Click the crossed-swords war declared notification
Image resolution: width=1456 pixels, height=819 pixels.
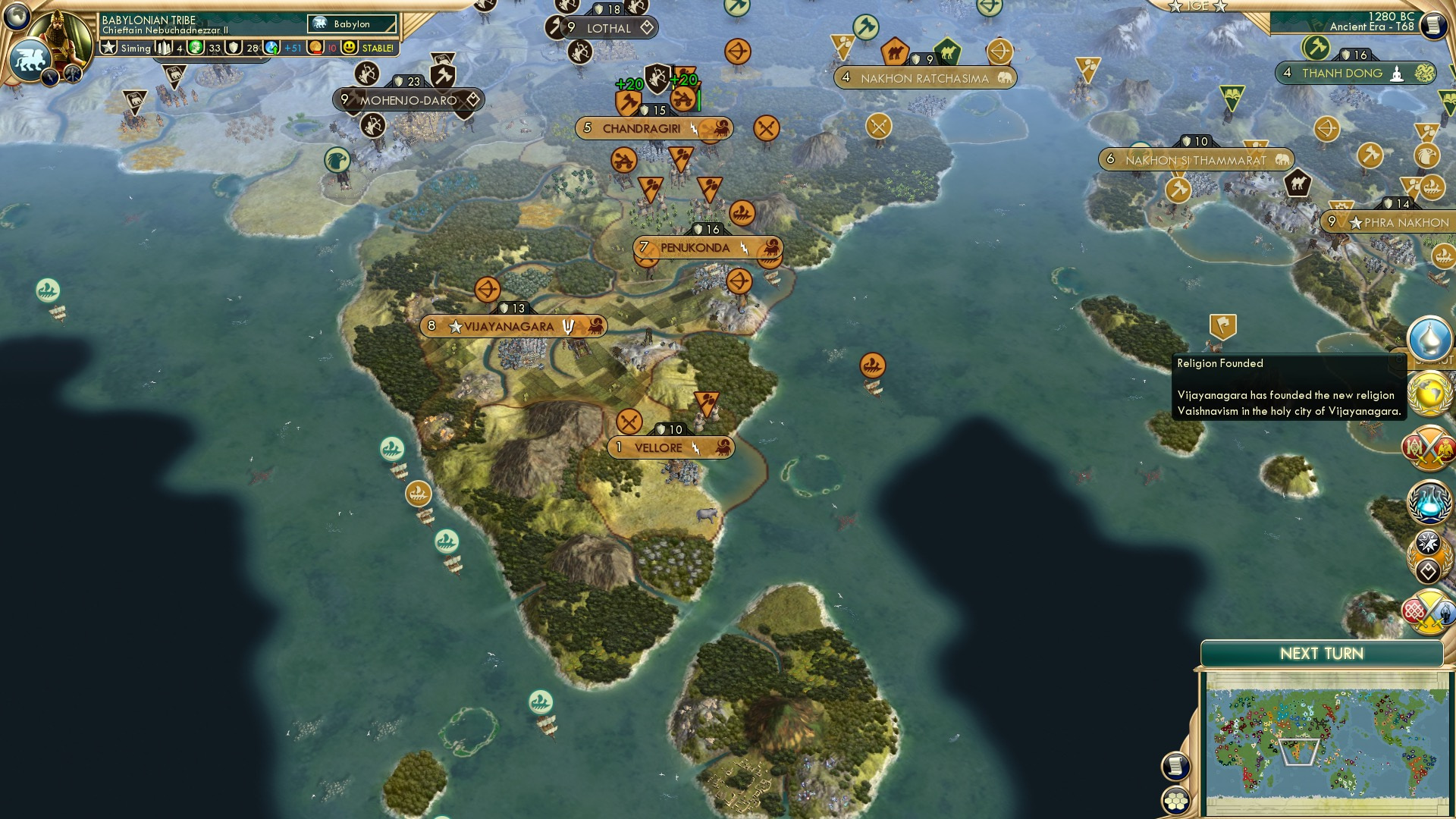point(1429,449)
